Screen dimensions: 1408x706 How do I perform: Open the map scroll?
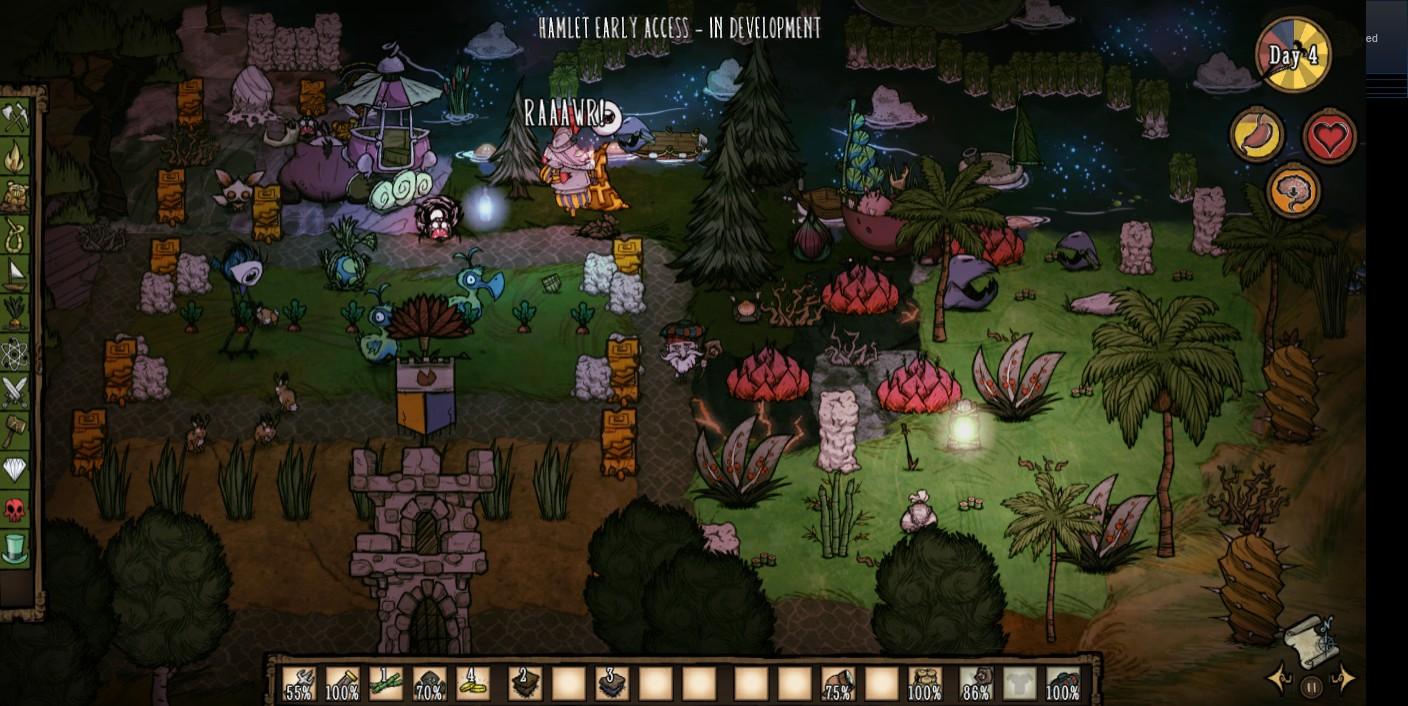[x=1311, y=638]
